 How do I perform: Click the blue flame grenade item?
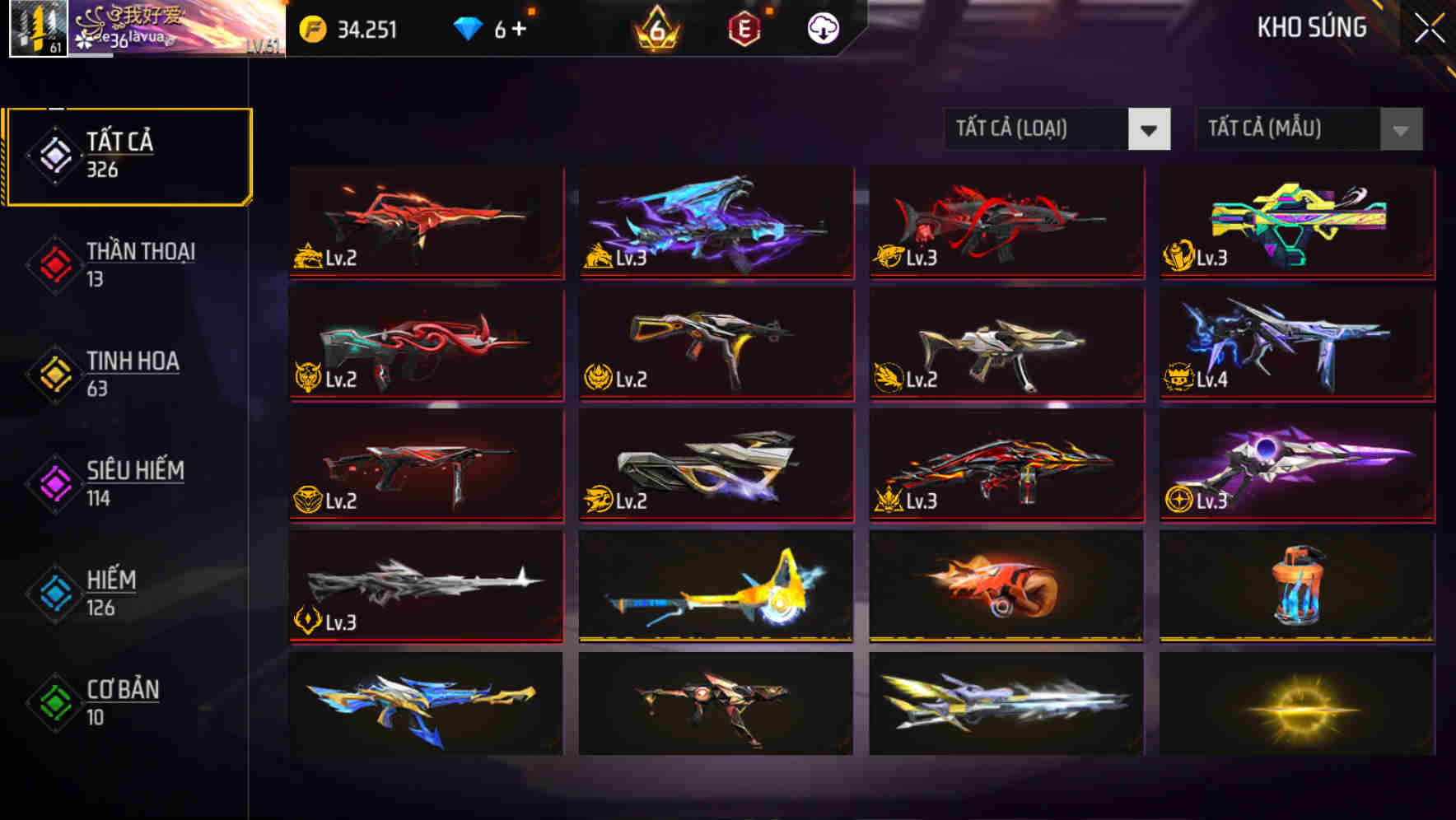point(1296,586)
